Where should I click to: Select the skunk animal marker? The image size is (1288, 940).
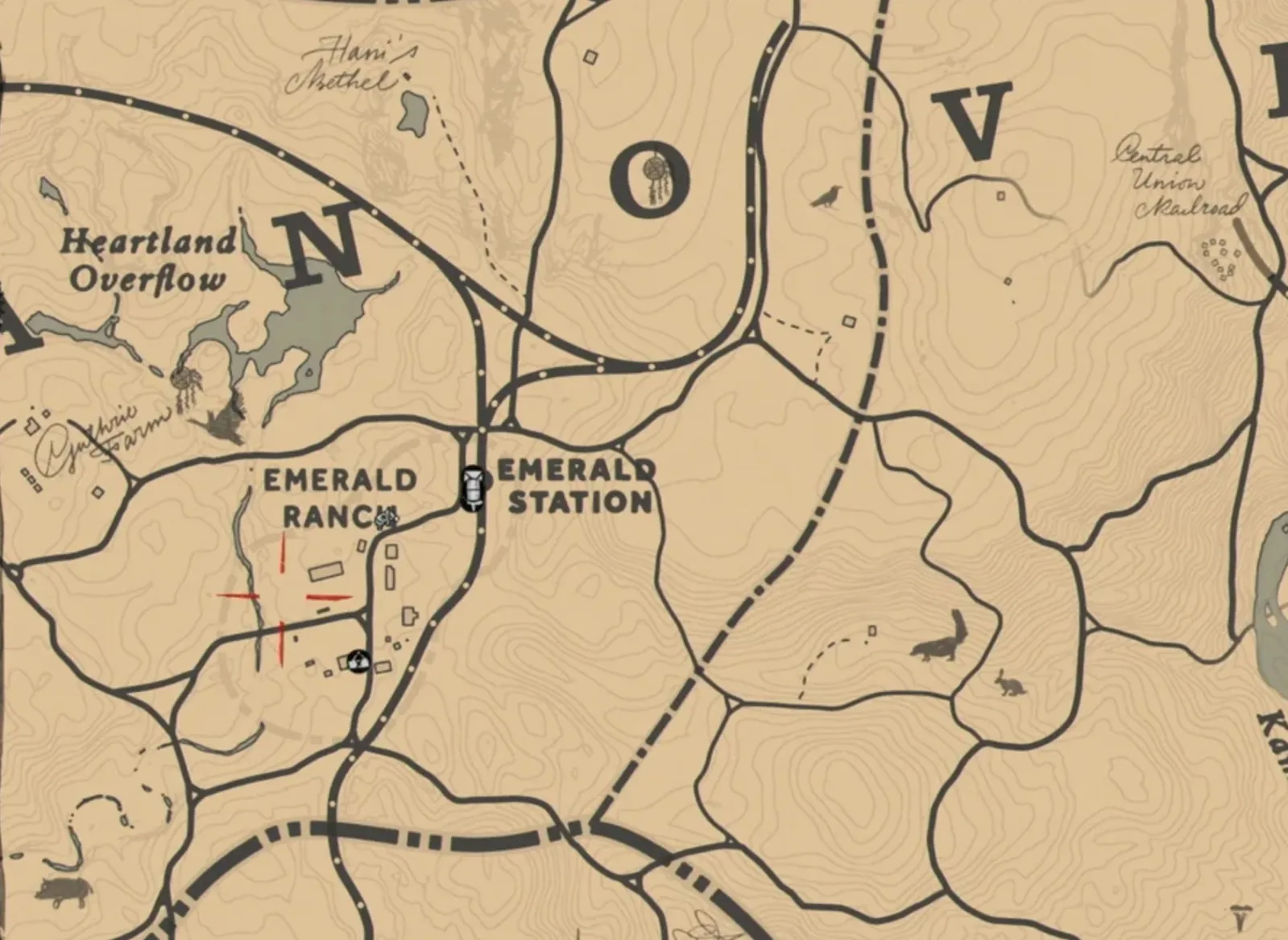(939, 640)
